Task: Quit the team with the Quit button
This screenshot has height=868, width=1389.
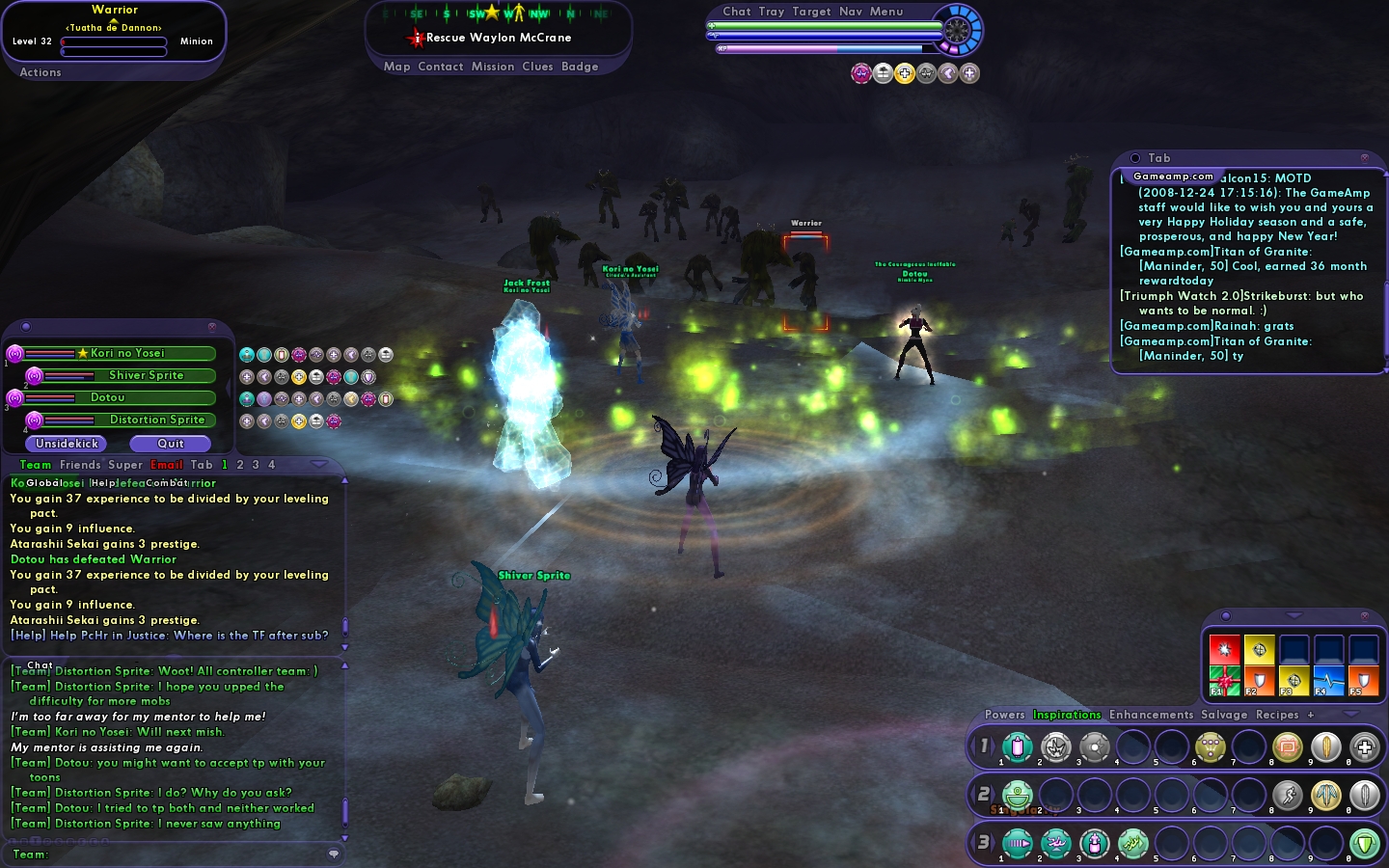Action: point(171,444)
